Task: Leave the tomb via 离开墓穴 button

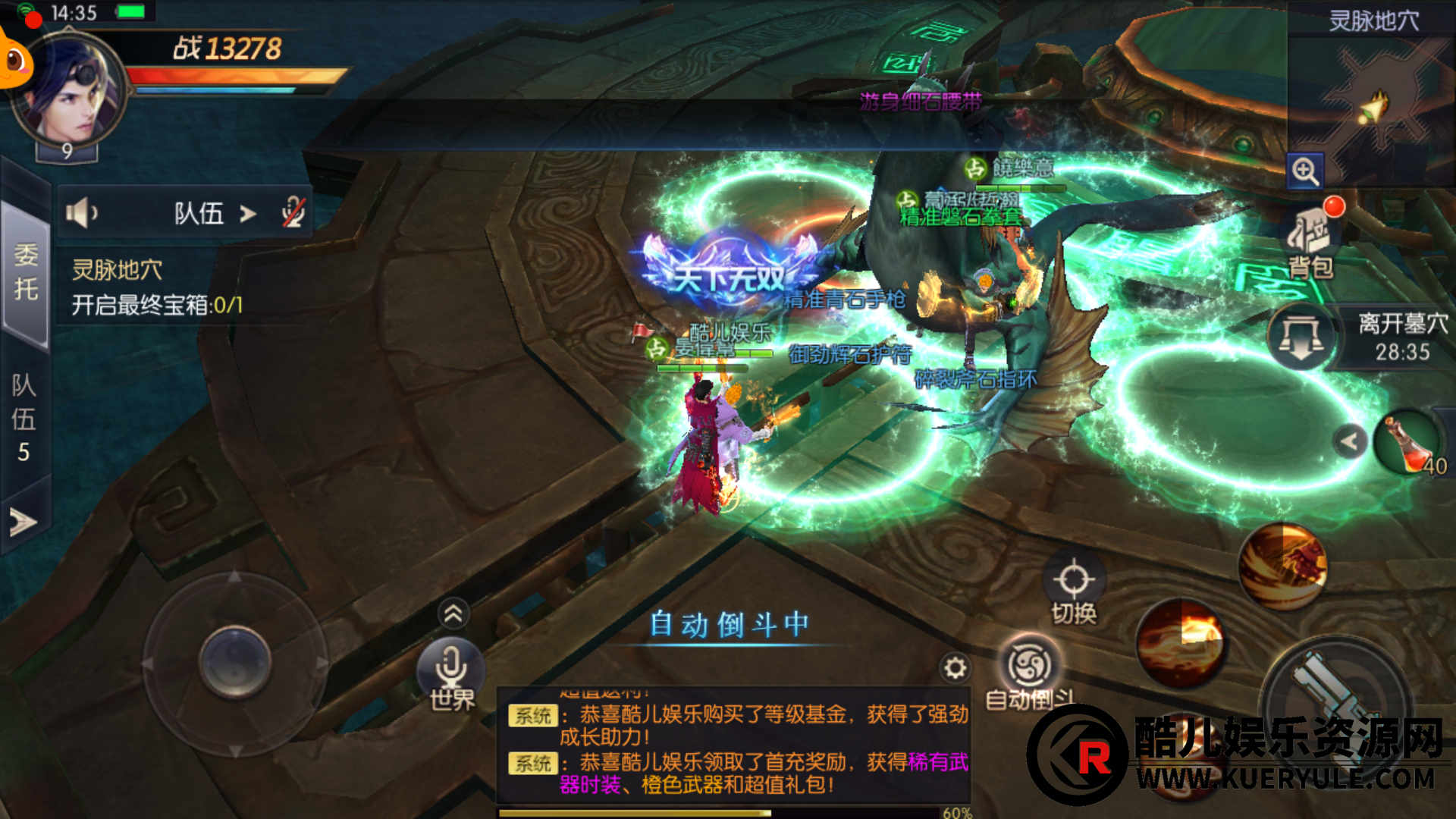Action: click(x=1301, y=337)
